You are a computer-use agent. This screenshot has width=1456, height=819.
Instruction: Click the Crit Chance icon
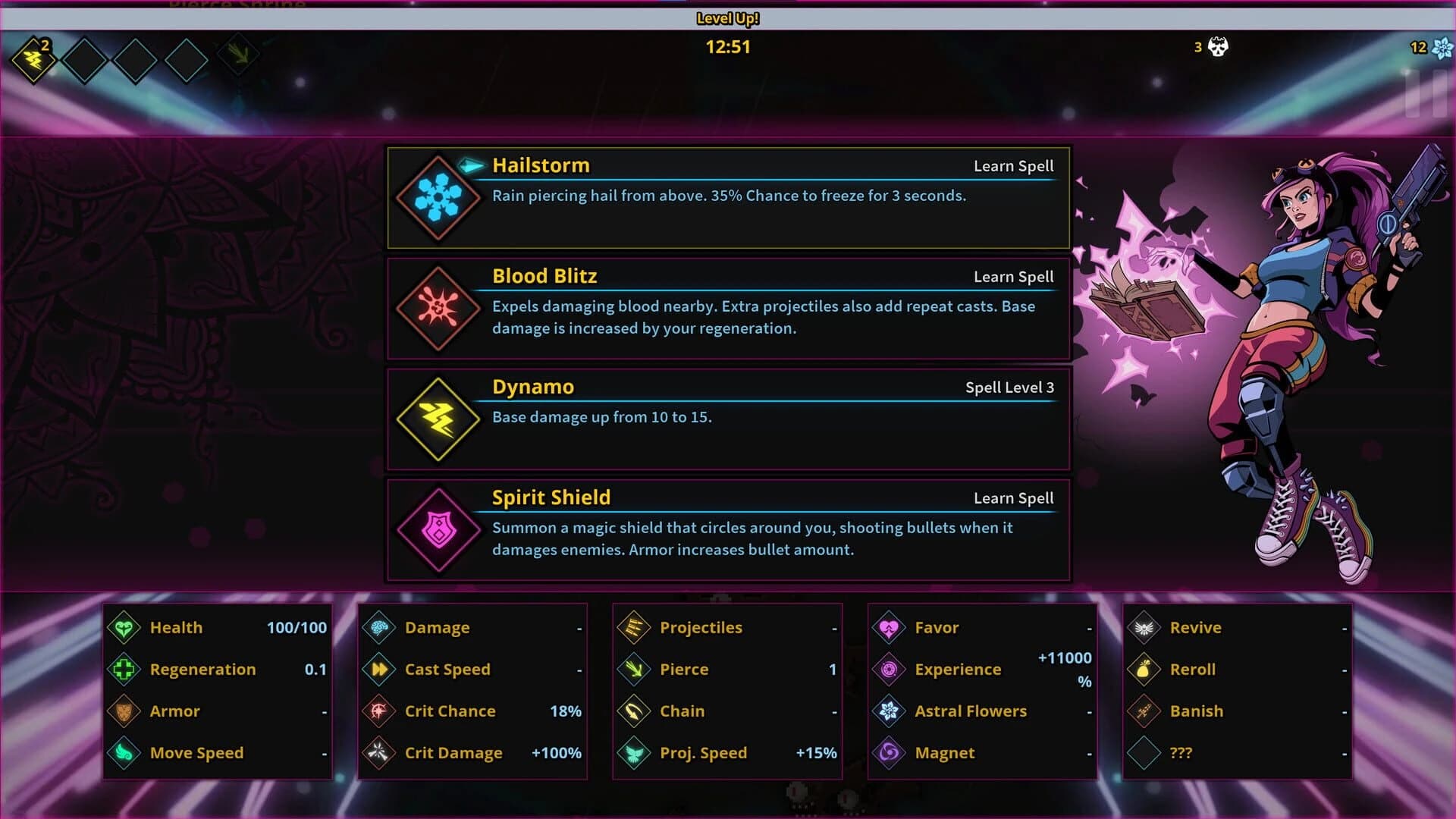point(378,711)
